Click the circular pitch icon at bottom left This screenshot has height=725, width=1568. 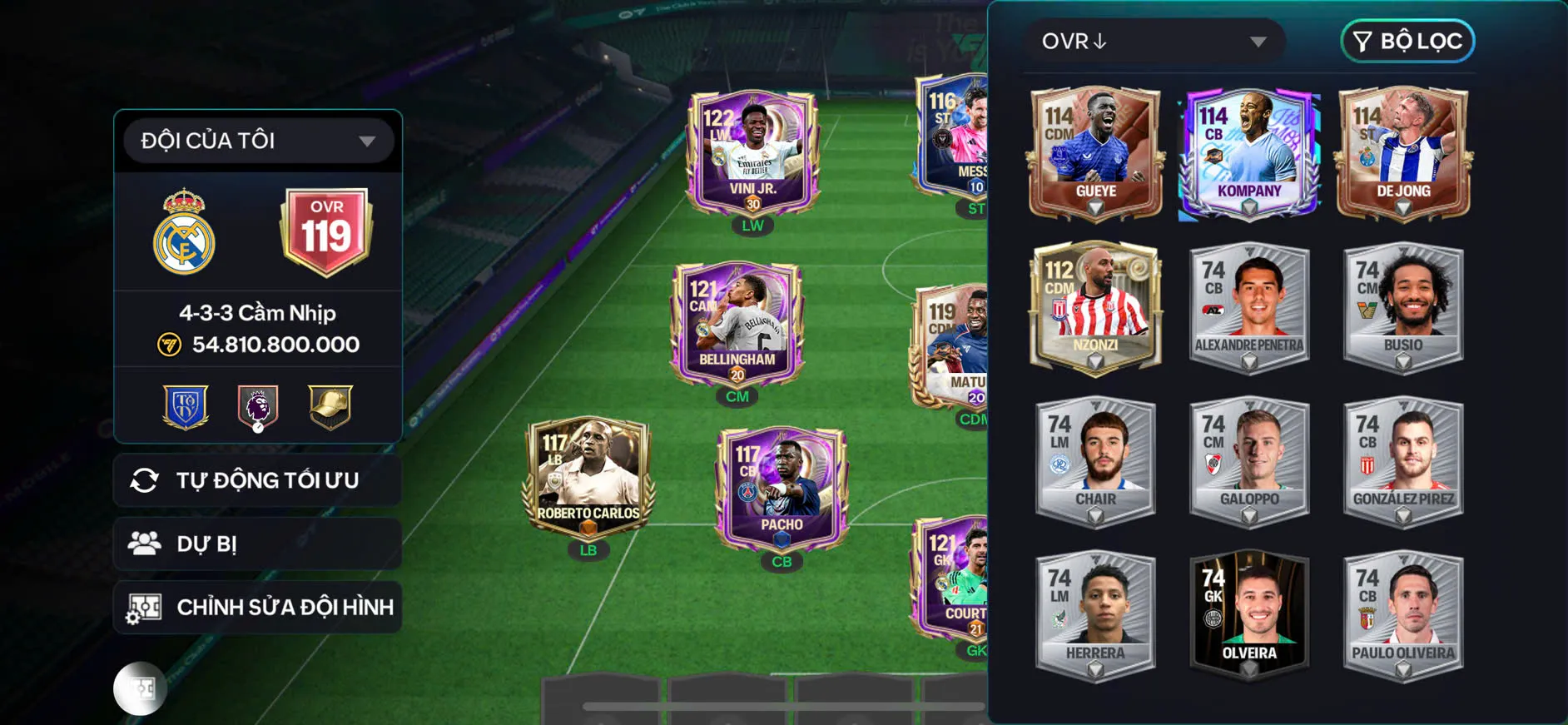(x=138, y=688)
